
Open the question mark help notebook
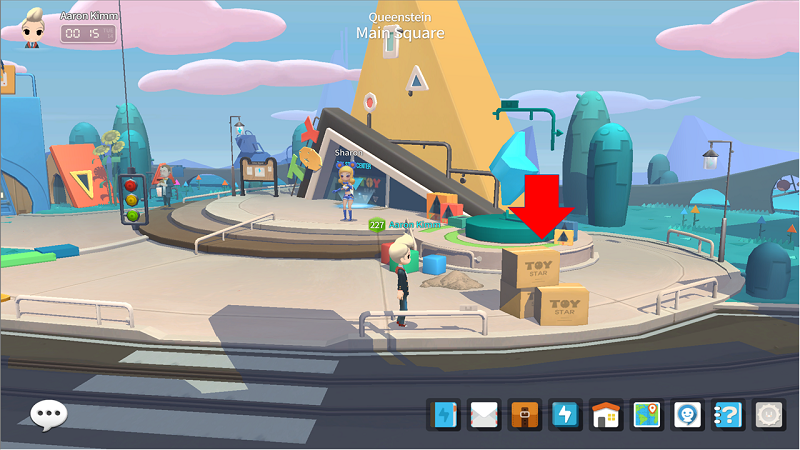[727, 414]
